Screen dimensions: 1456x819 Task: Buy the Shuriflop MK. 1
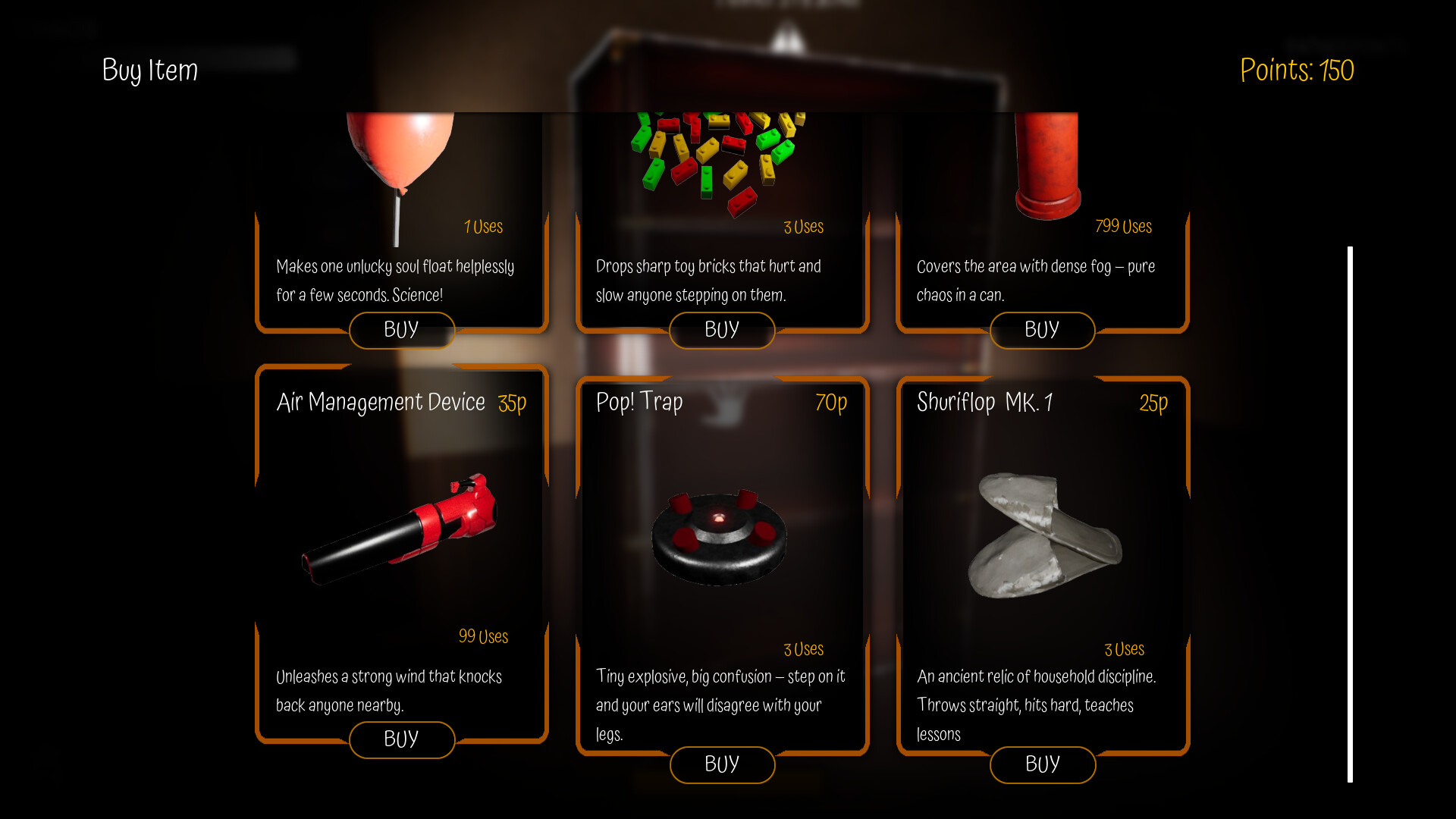1043,765
